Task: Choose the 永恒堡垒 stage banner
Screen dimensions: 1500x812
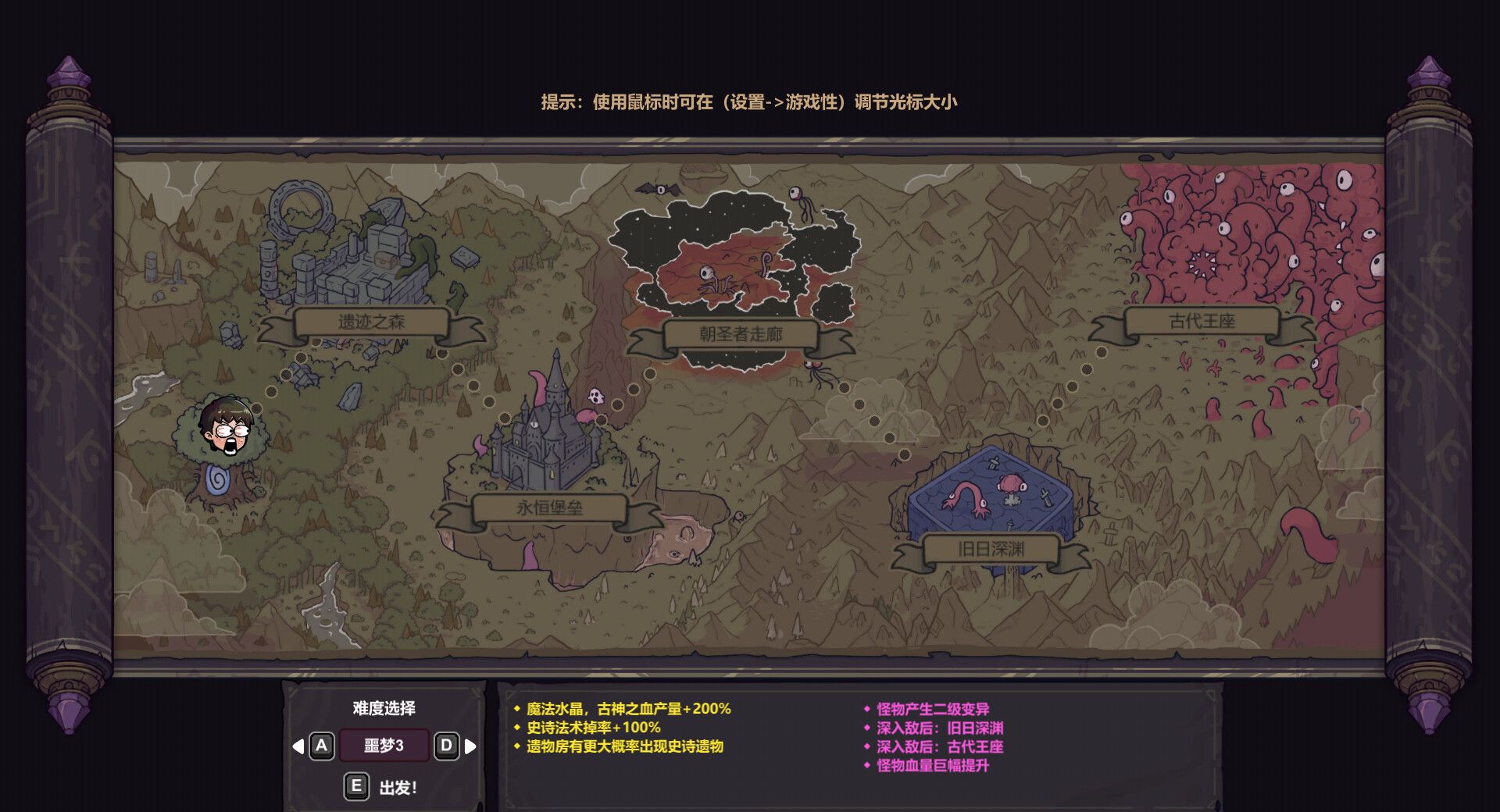Action: [549, 508]
